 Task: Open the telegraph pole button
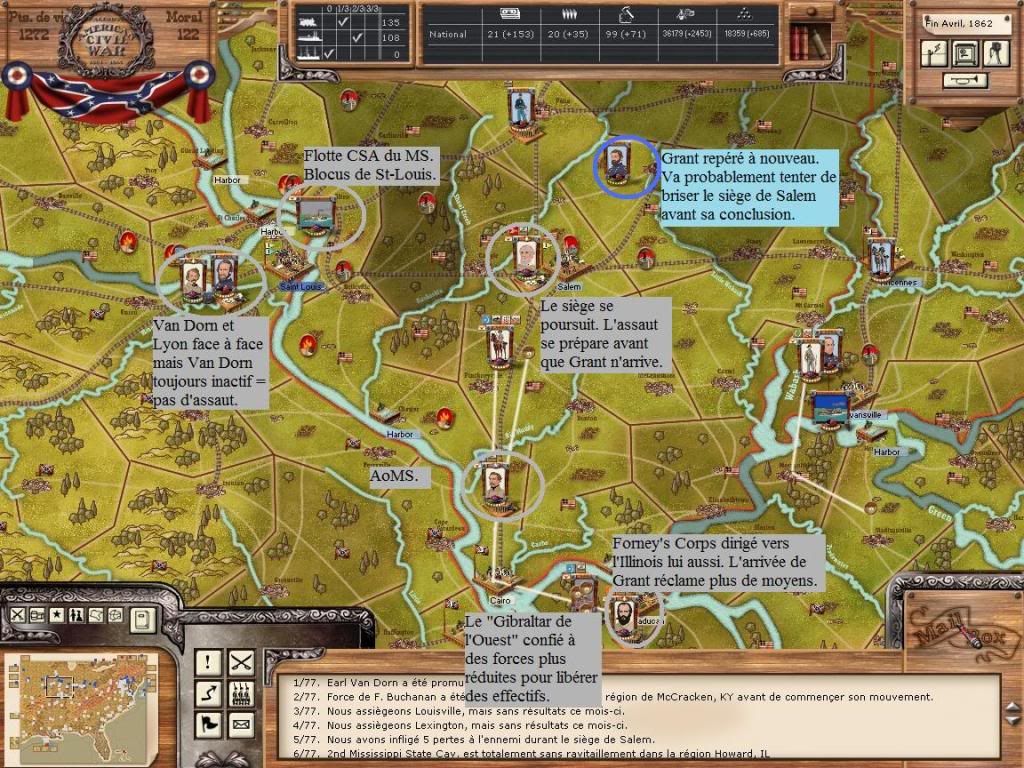[x=934, y=53]
